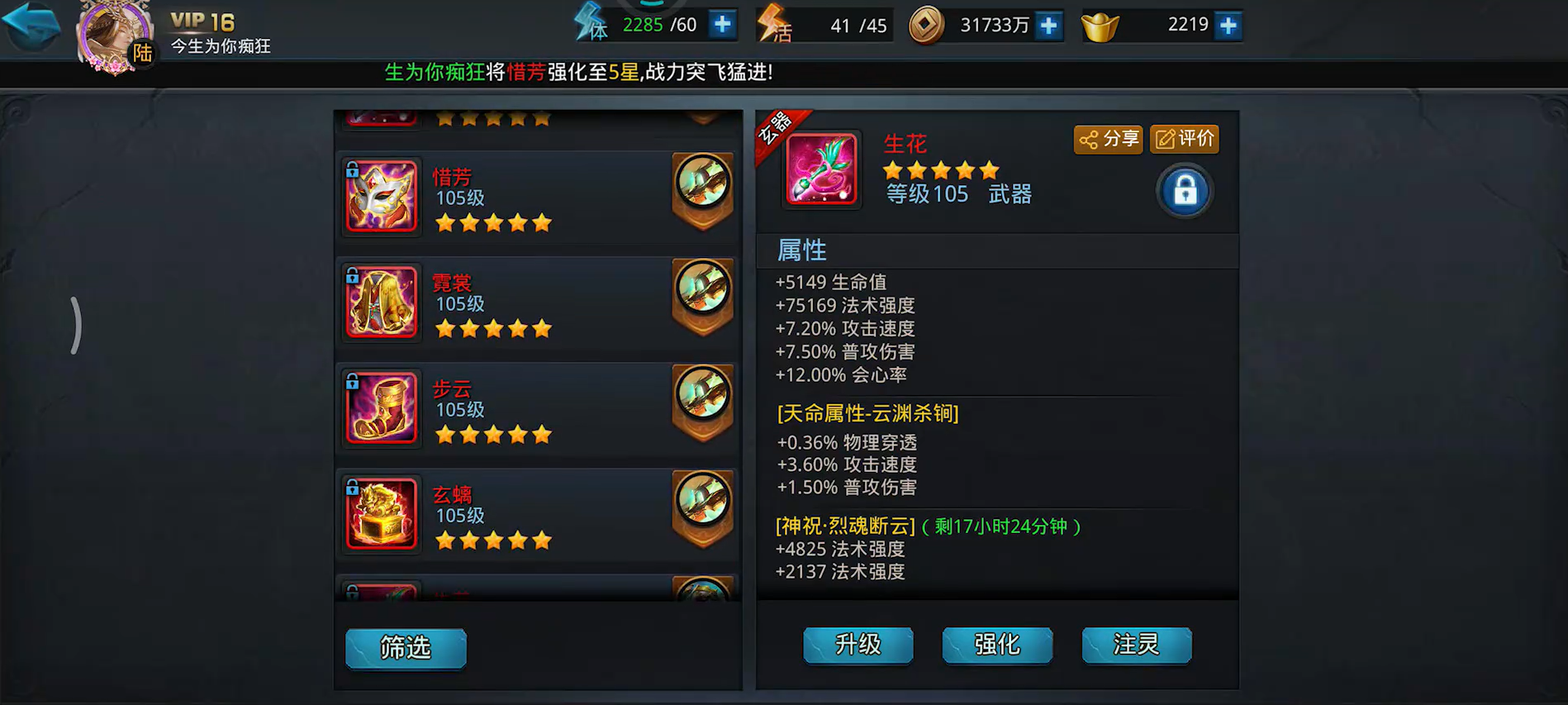
Task: Open the 惜芳 mask equipment icon
Action: [381, 196]
